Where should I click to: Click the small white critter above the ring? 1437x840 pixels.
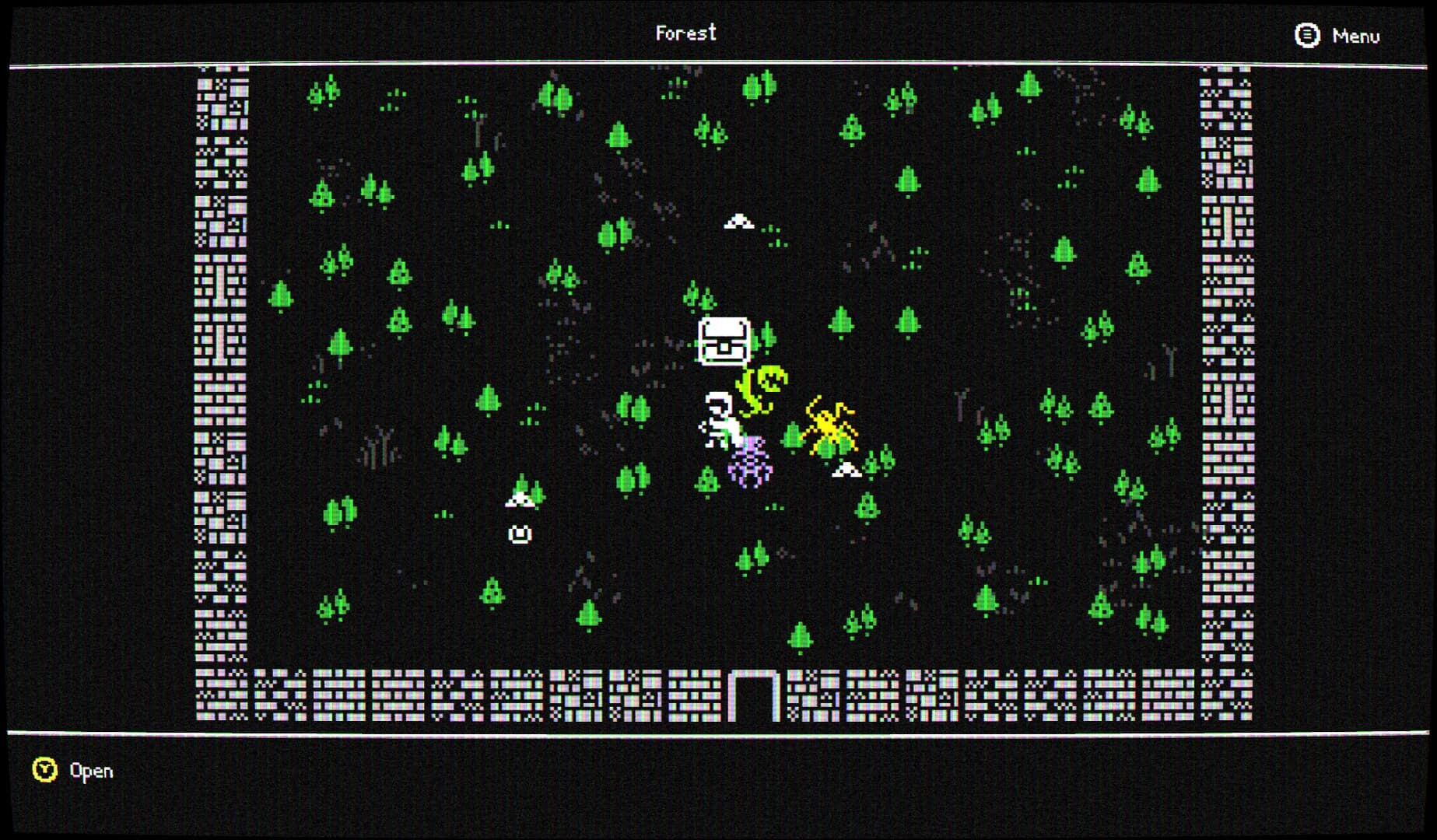point(520,502)
